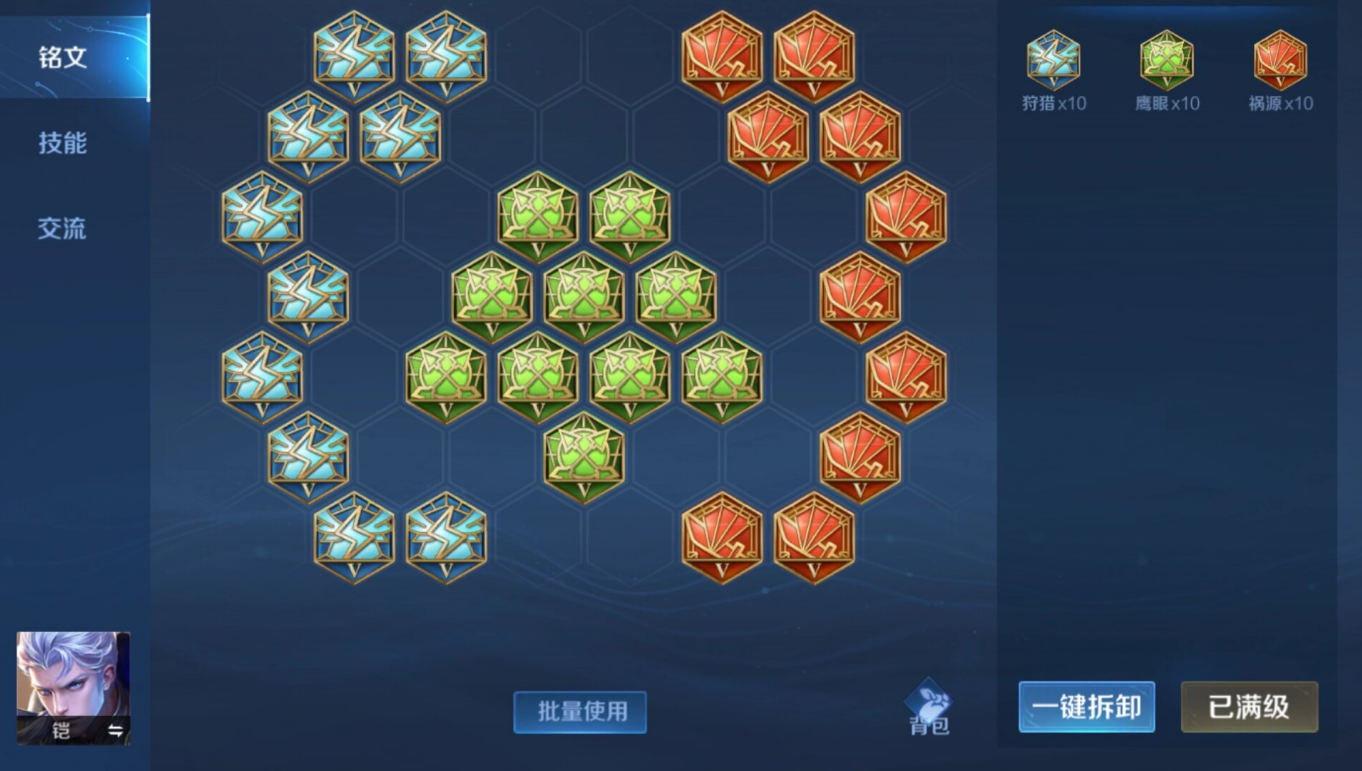Image resolution: width=1362 pixels, height=771 pixels.
Task: Tap the 一键拆卸 button
Action: (x=1086, y=707)
